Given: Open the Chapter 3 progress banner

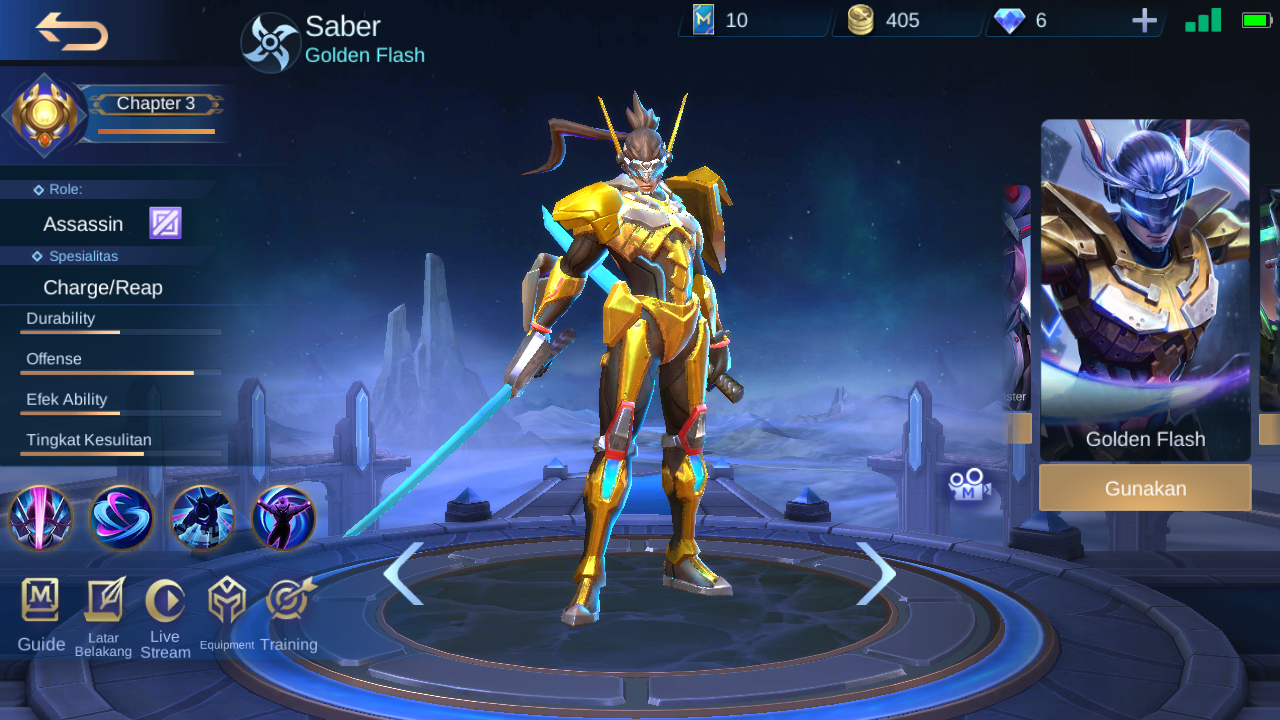Looking at the screenshot, I should 155,103.
